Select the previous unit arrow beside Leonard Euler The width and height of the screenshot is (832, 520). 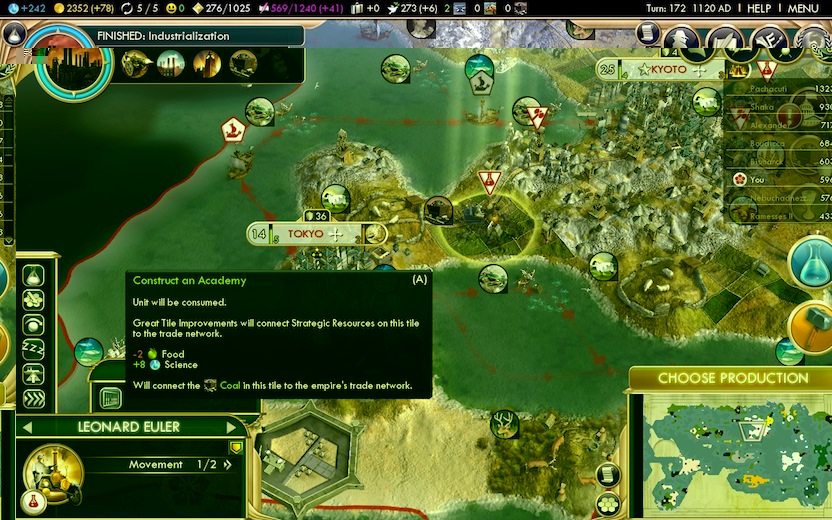coord(26,427)
